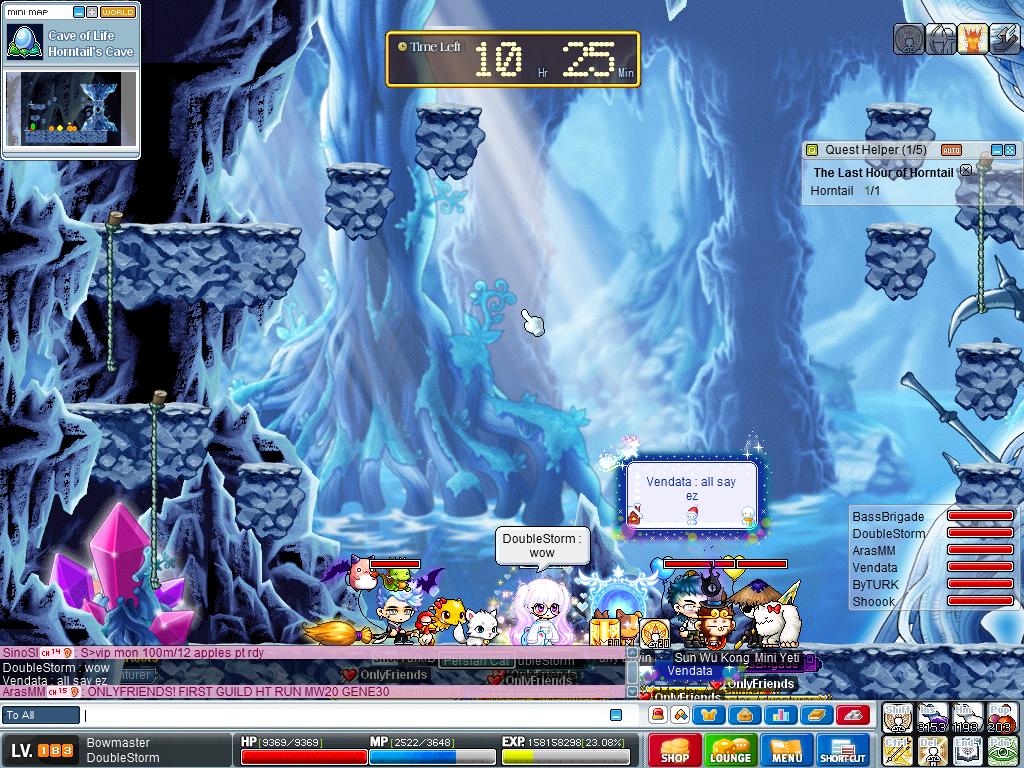Toggle the Quest Helper AUTO button

pos(951,150)
